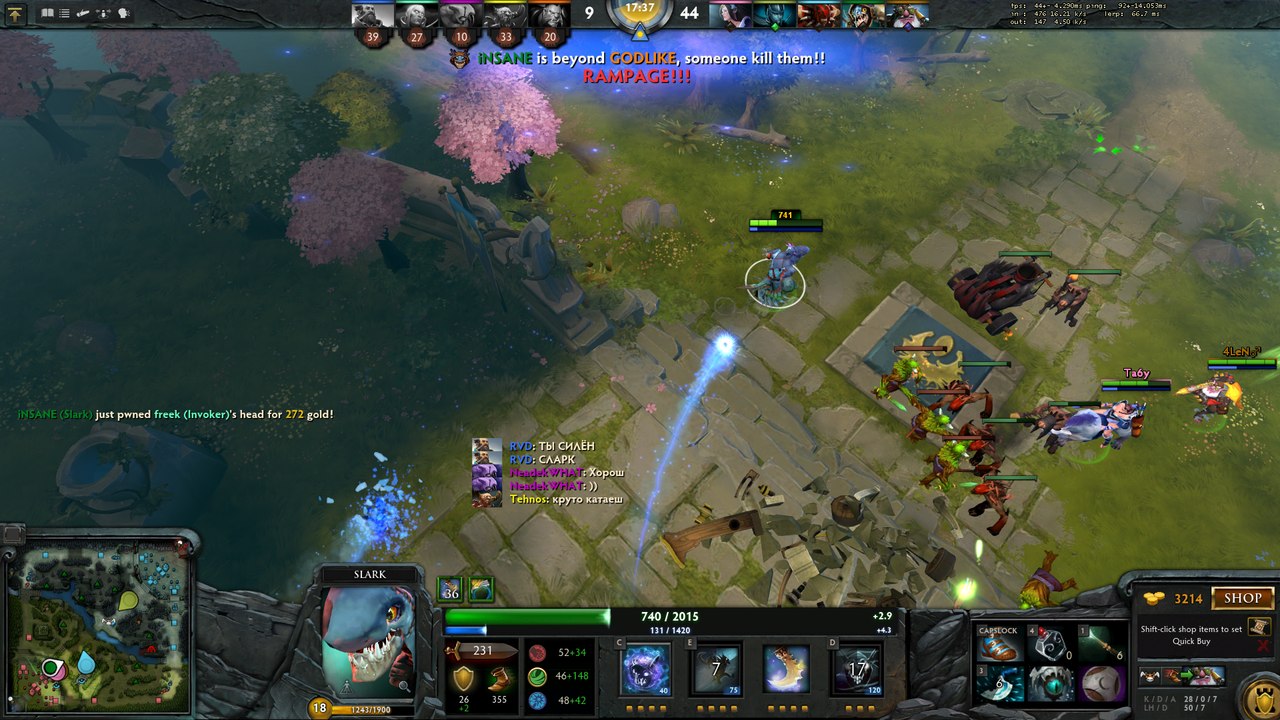Viewport: 1280px width, 720px height.
Task: Open the main menu arrow button
Action: (15, 14)
